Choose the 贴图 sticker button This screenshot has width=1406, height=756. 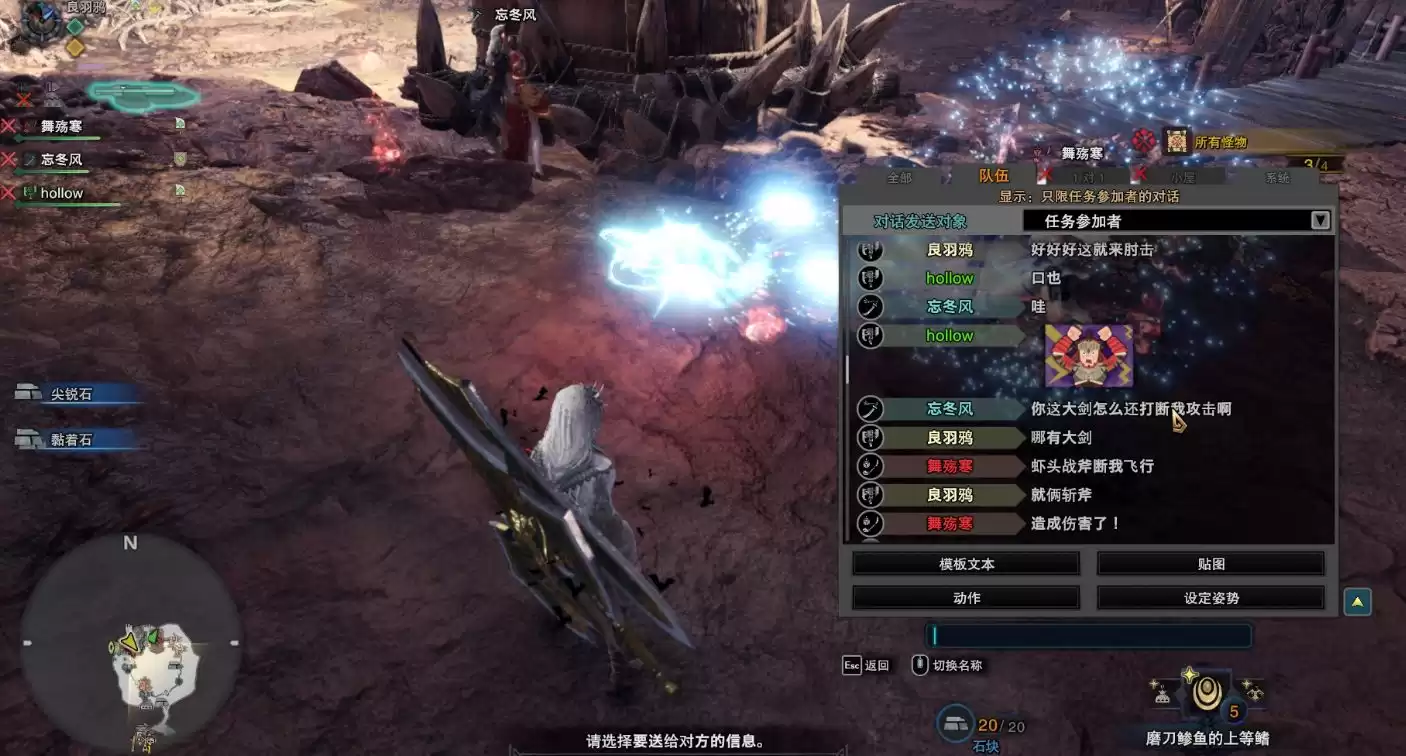pyautogui.click(x=1210, y=564)
